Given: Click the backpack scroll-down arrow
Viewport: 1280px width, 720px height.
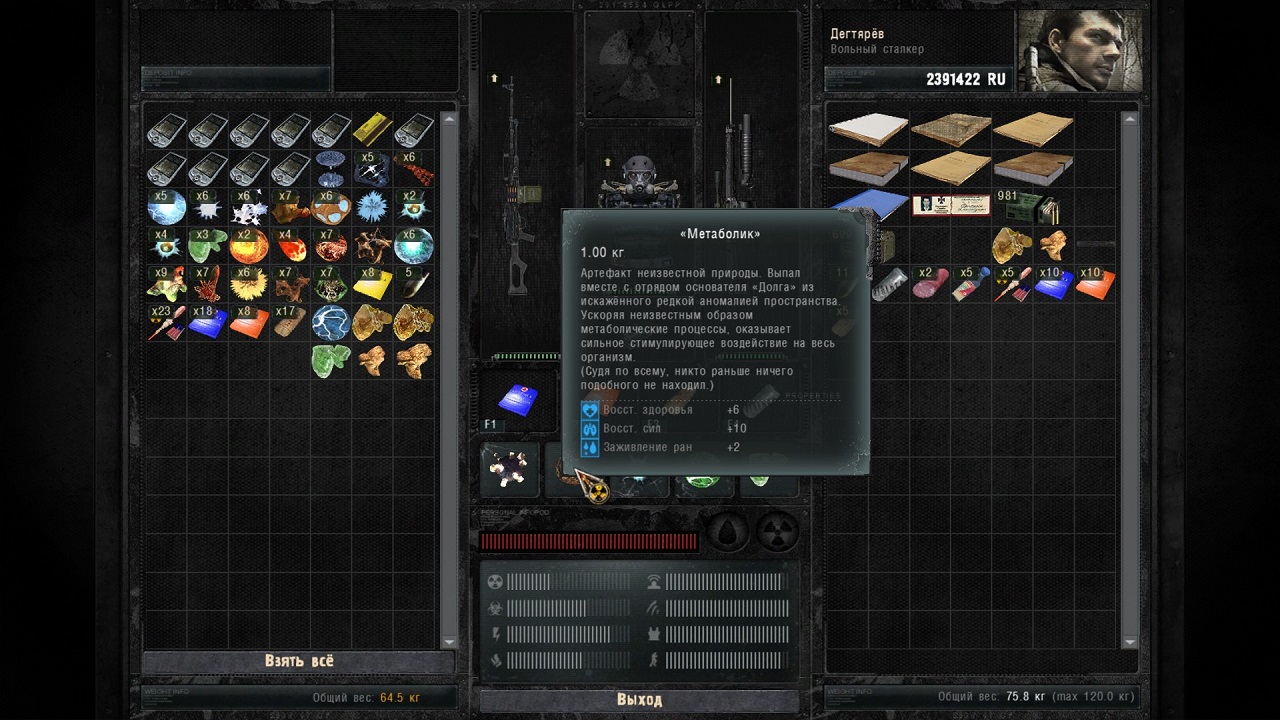Looking at the screenshot, I should coord(1130,642).
